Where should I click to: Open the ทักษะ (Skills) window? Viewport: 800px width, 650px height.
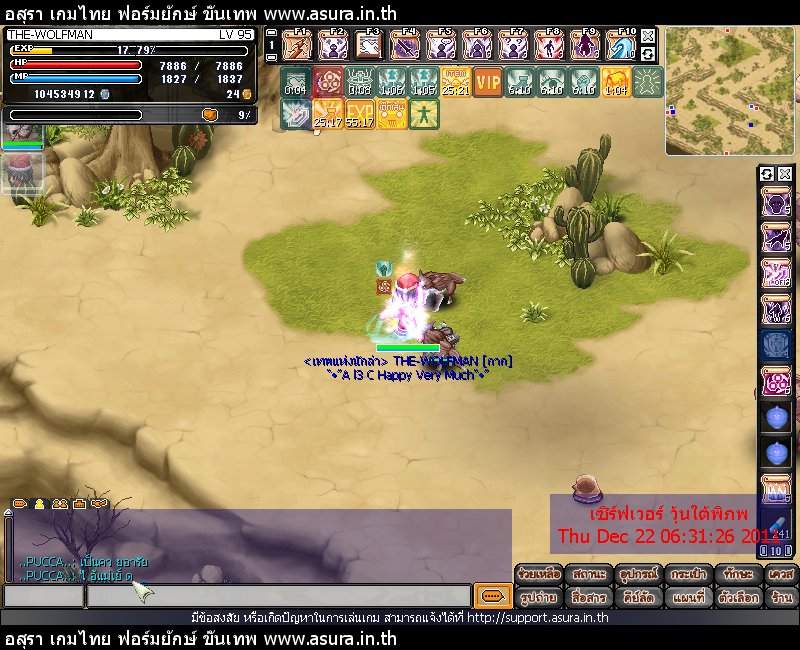740,575
